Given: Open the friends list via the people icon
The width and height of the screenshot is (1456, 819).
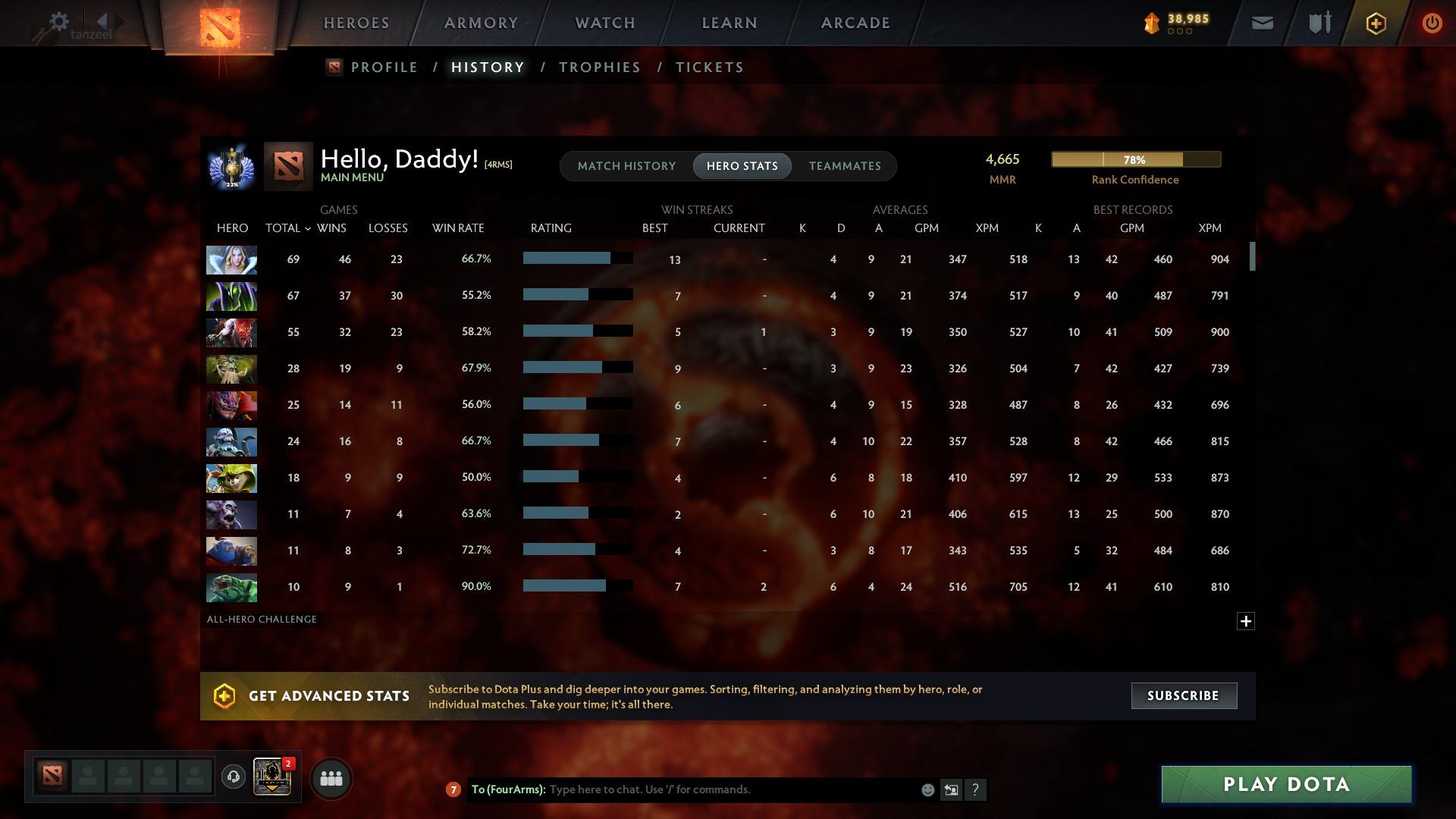Looking at the screenshot, I should tap(331, 778).
